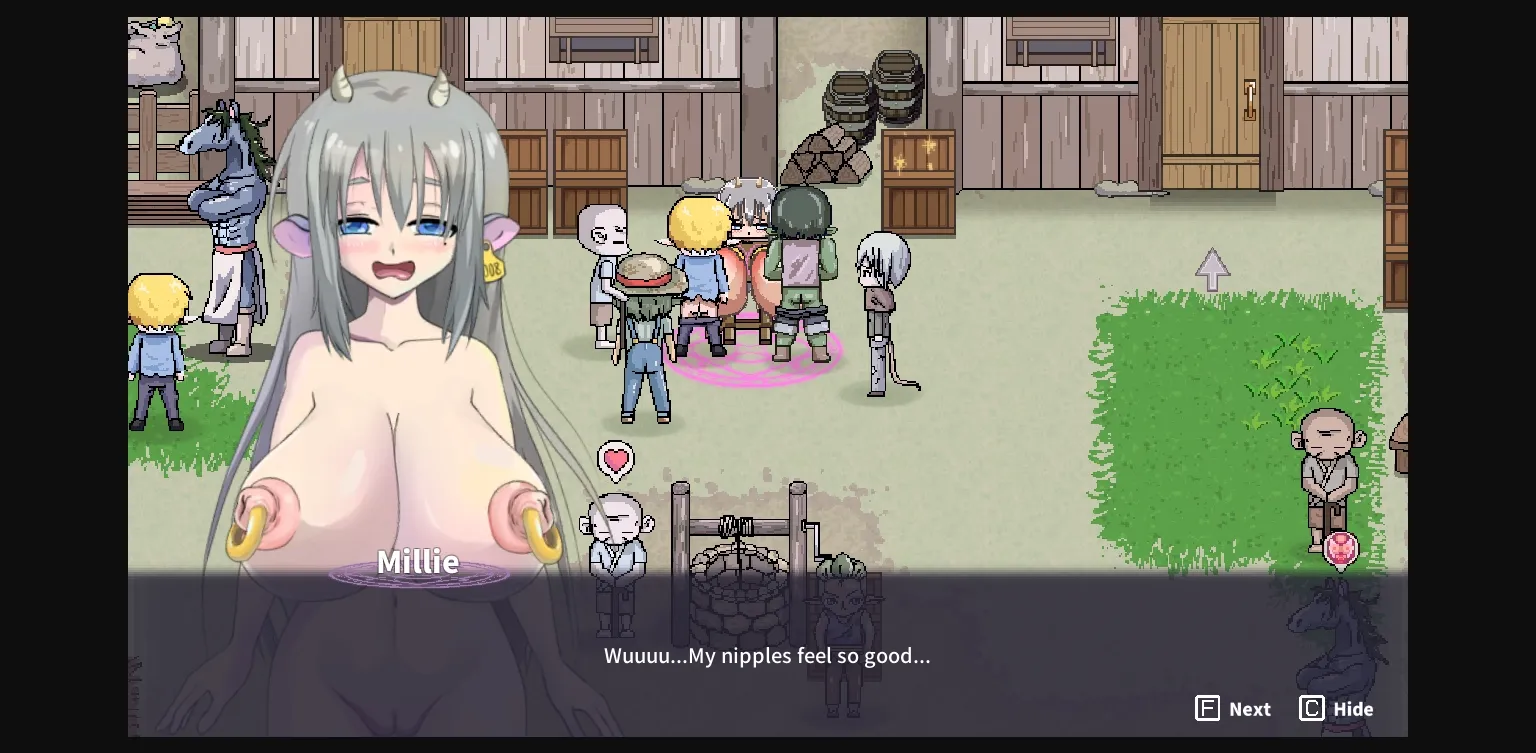Image resolution: width=1536 pixels, height=753 pixels.
Task: Click the Millie name label
Action: [418, 562]
